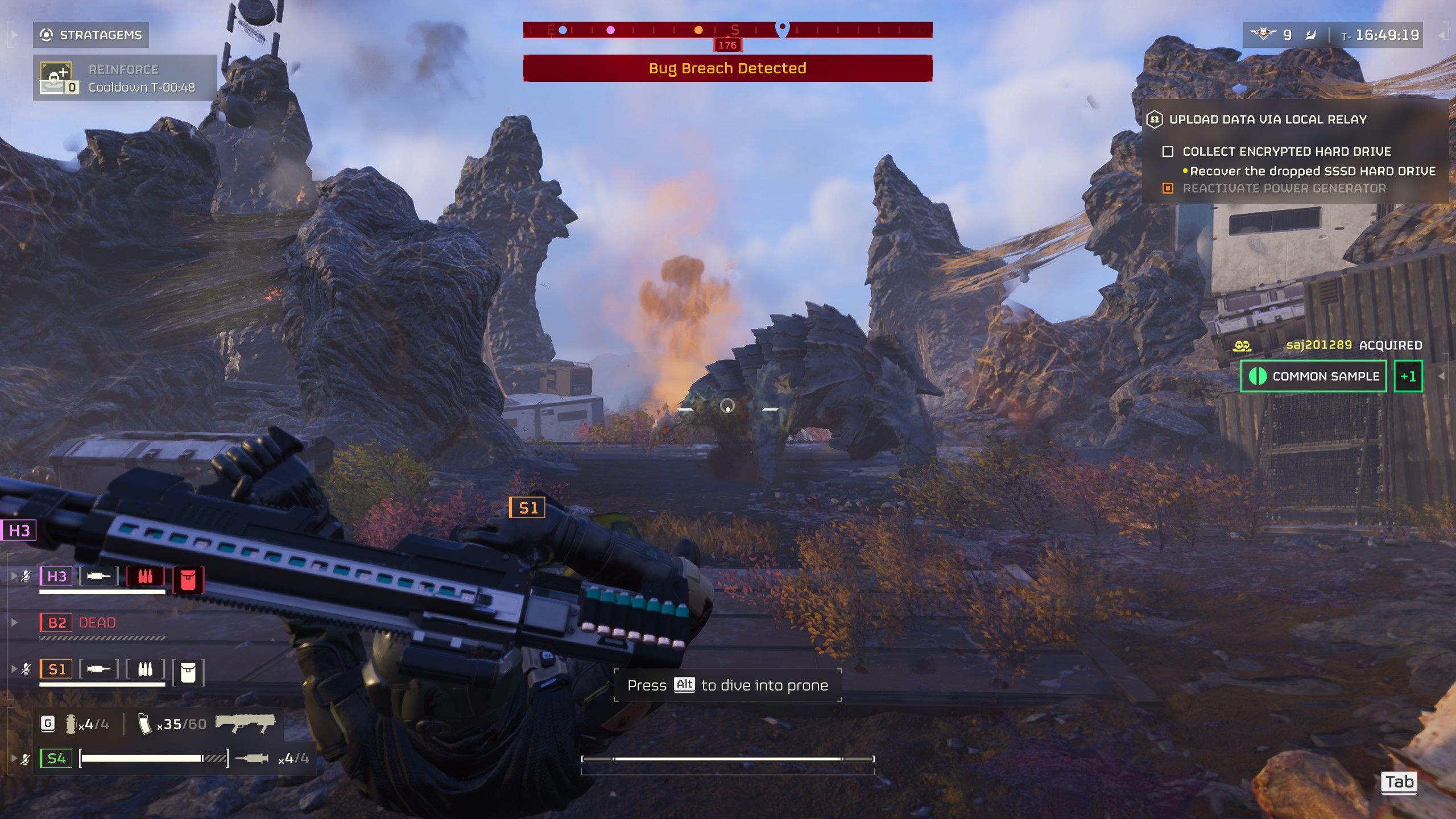
Task: Click the orange squadmate dot on the compass
Action: (x=698, y=30)
